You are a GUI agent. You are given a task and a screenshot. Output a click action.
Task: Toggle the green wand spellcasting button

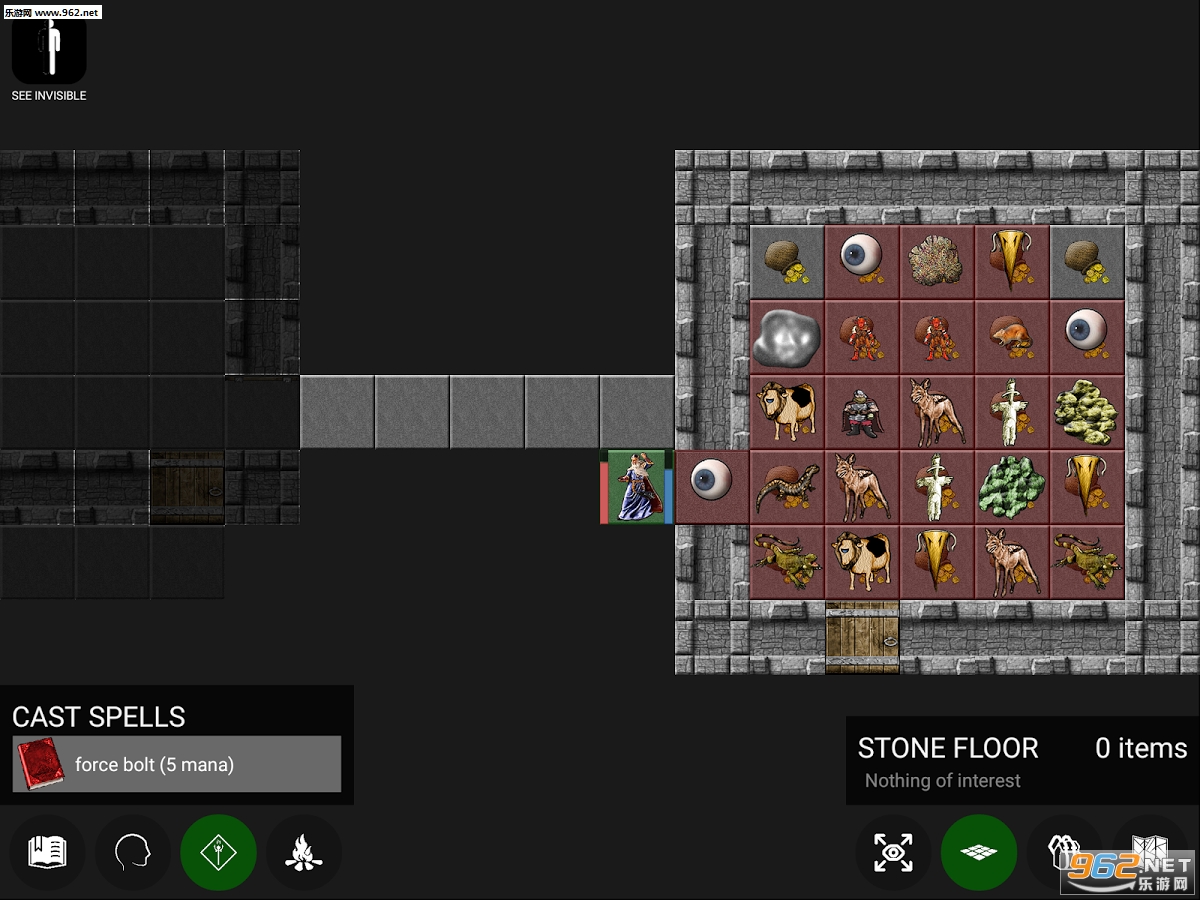(218, 852)
